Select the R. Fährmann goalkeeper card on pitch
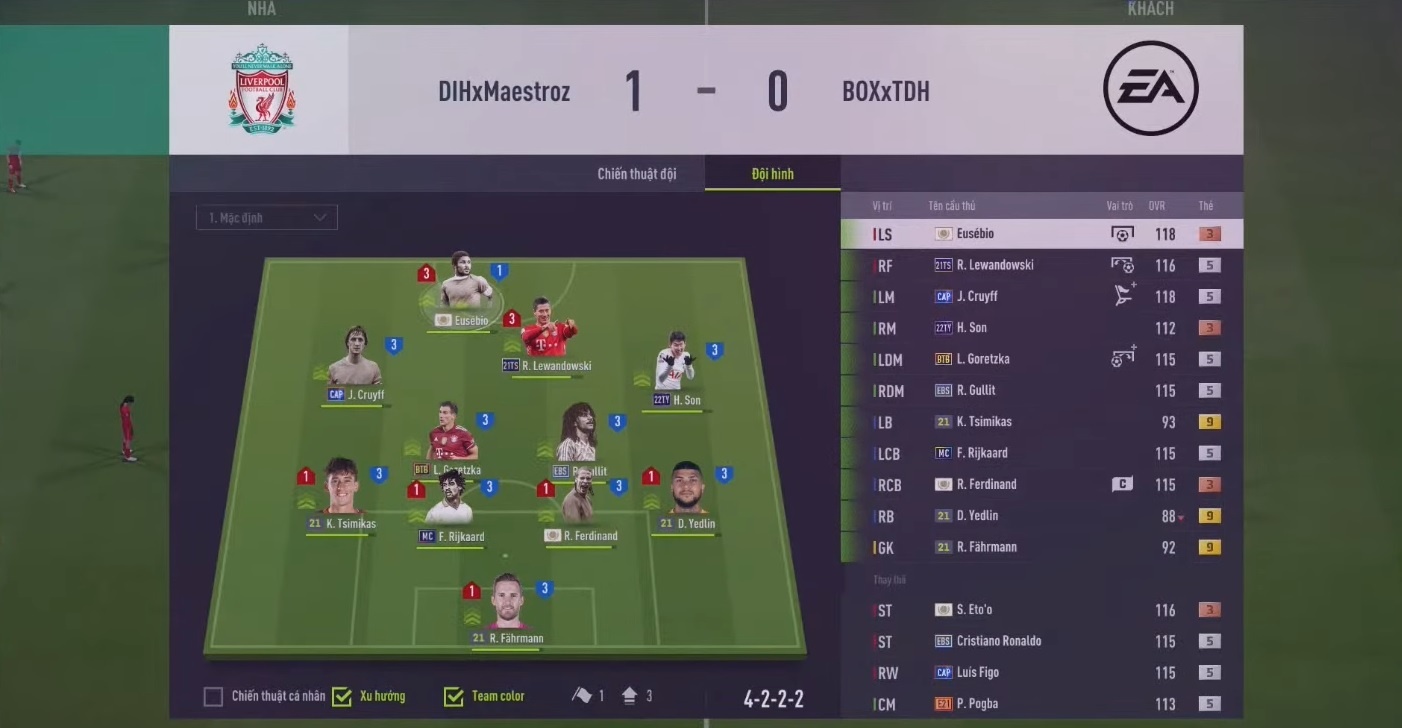This screenshot has width=1402, height=728. point(507,604)
